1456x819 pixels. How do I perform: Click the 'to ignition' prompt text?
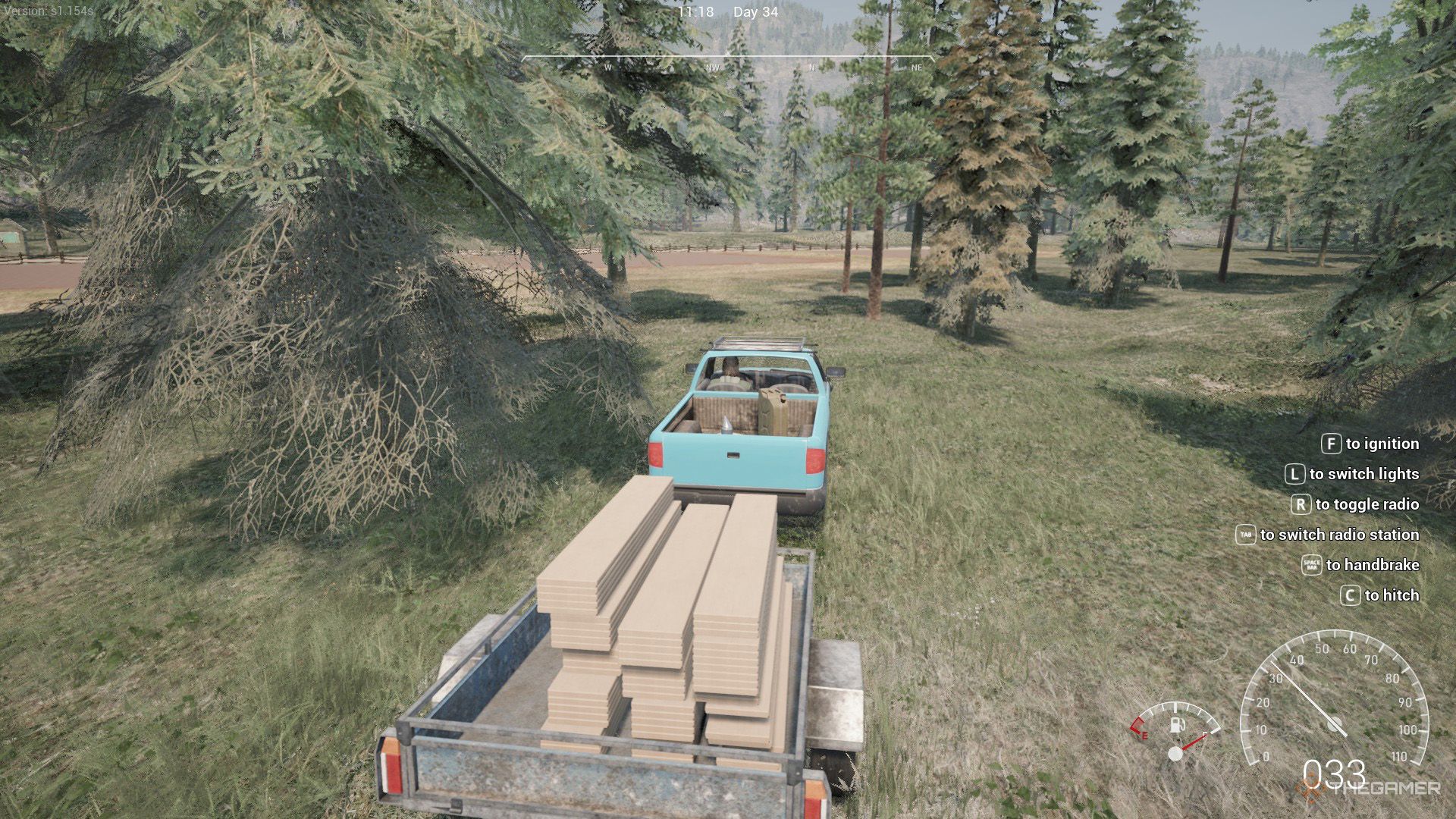pos(1382,444)
